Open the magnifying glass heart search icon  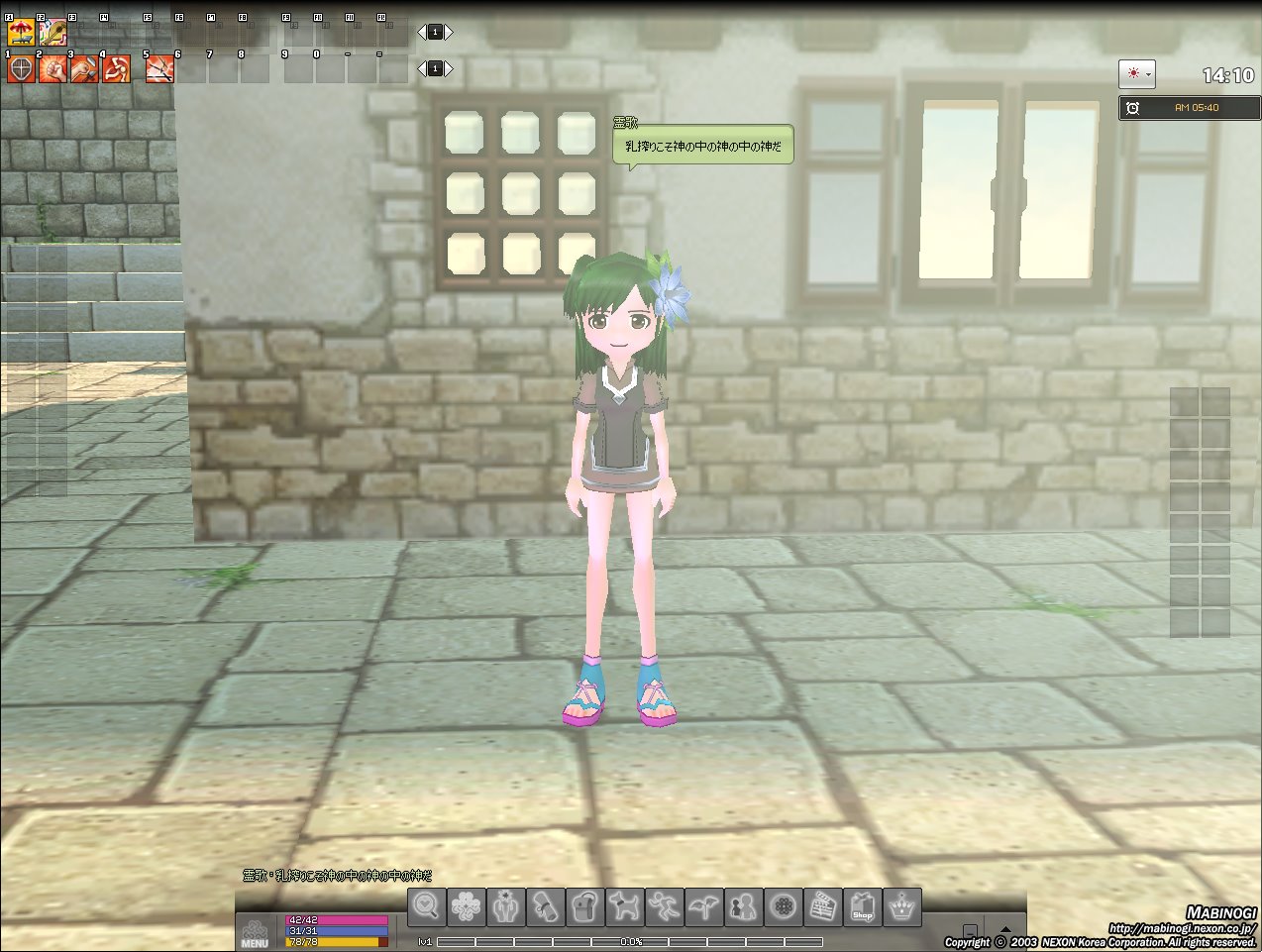pos(427,906)
